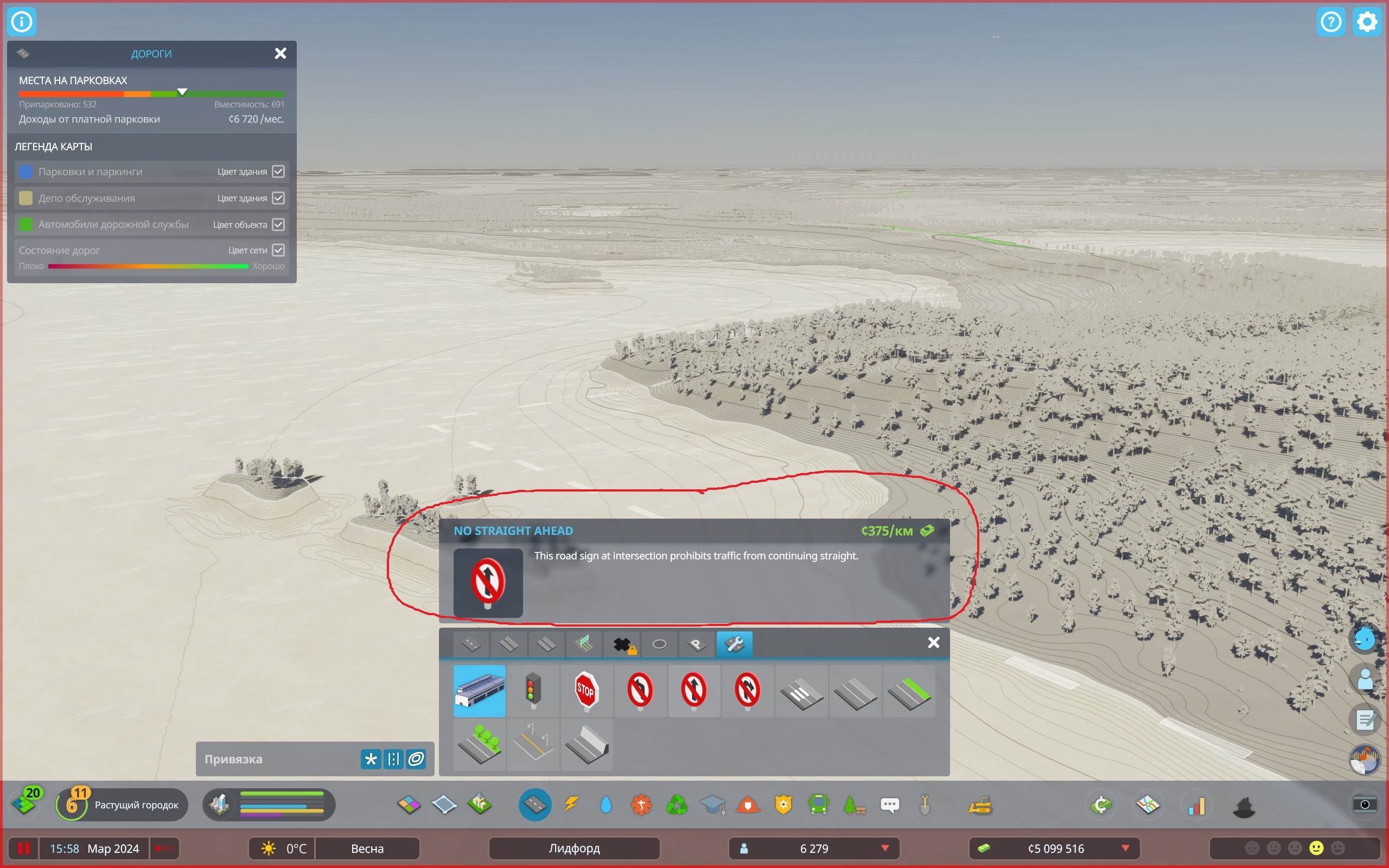Disable the Депо обслуживания legend checkbox
The image size is (1389, 868).
[278, 197]
